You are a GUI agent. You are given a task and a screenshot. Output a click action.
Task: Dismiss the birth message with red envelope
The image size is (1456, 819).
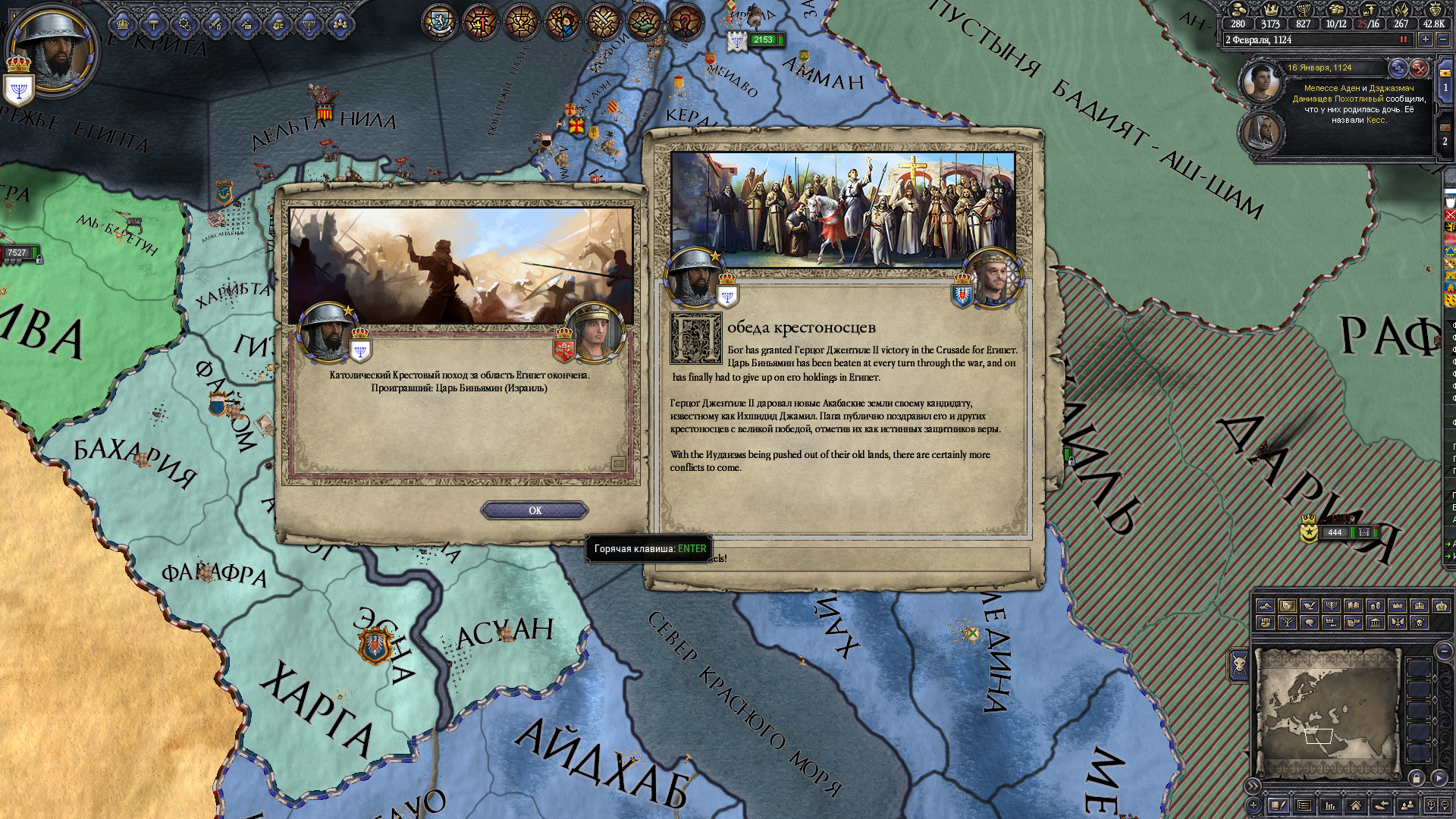click(x=1419, y=68)
